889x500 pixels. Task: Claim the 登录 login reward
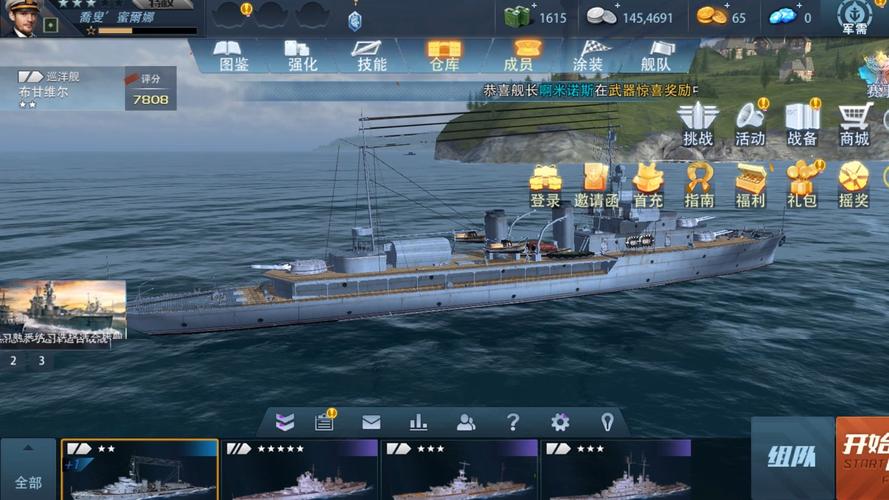coord(545,185)
